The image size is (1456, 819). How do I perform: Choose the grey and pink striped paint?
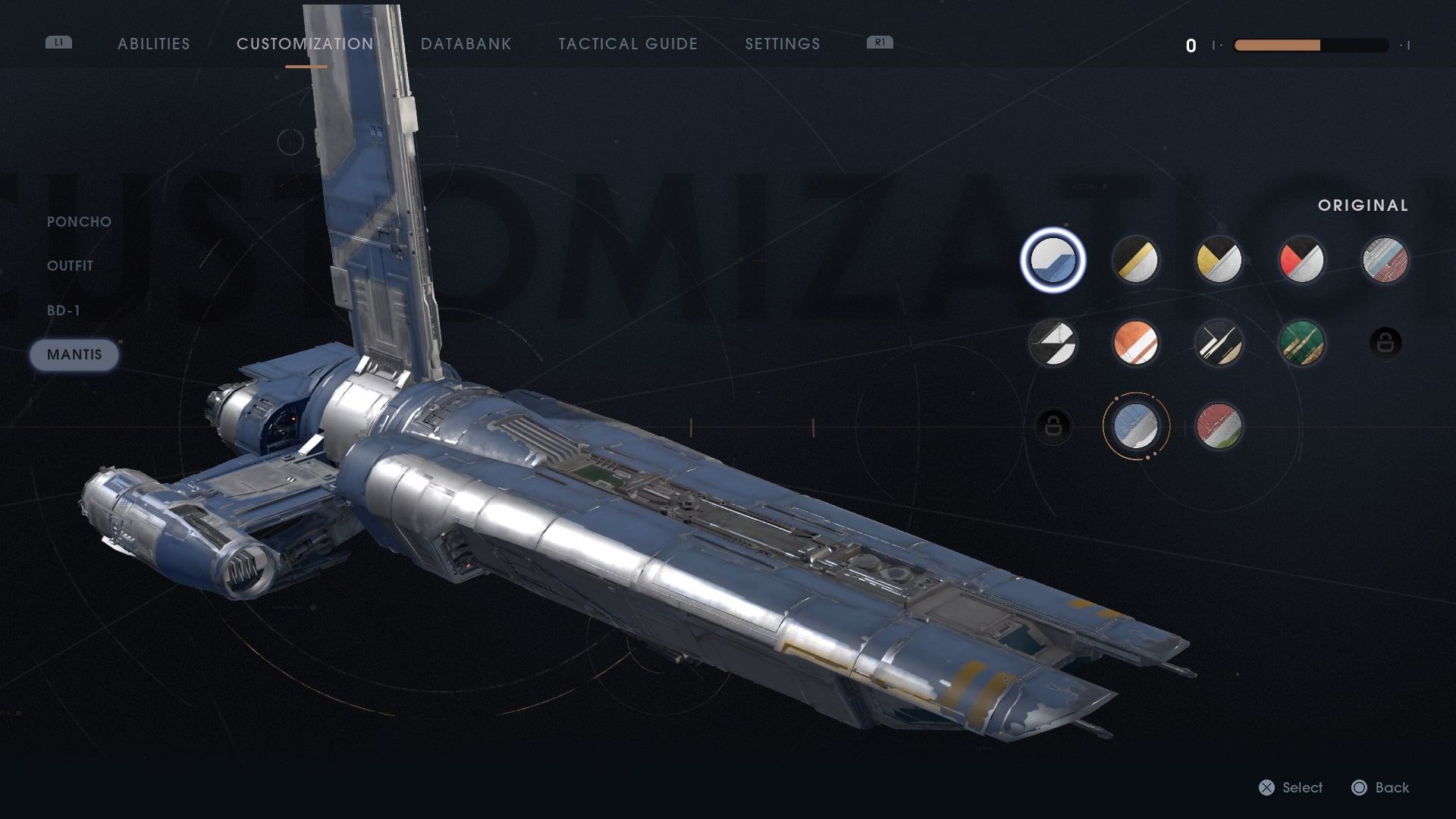(1385, 260)
